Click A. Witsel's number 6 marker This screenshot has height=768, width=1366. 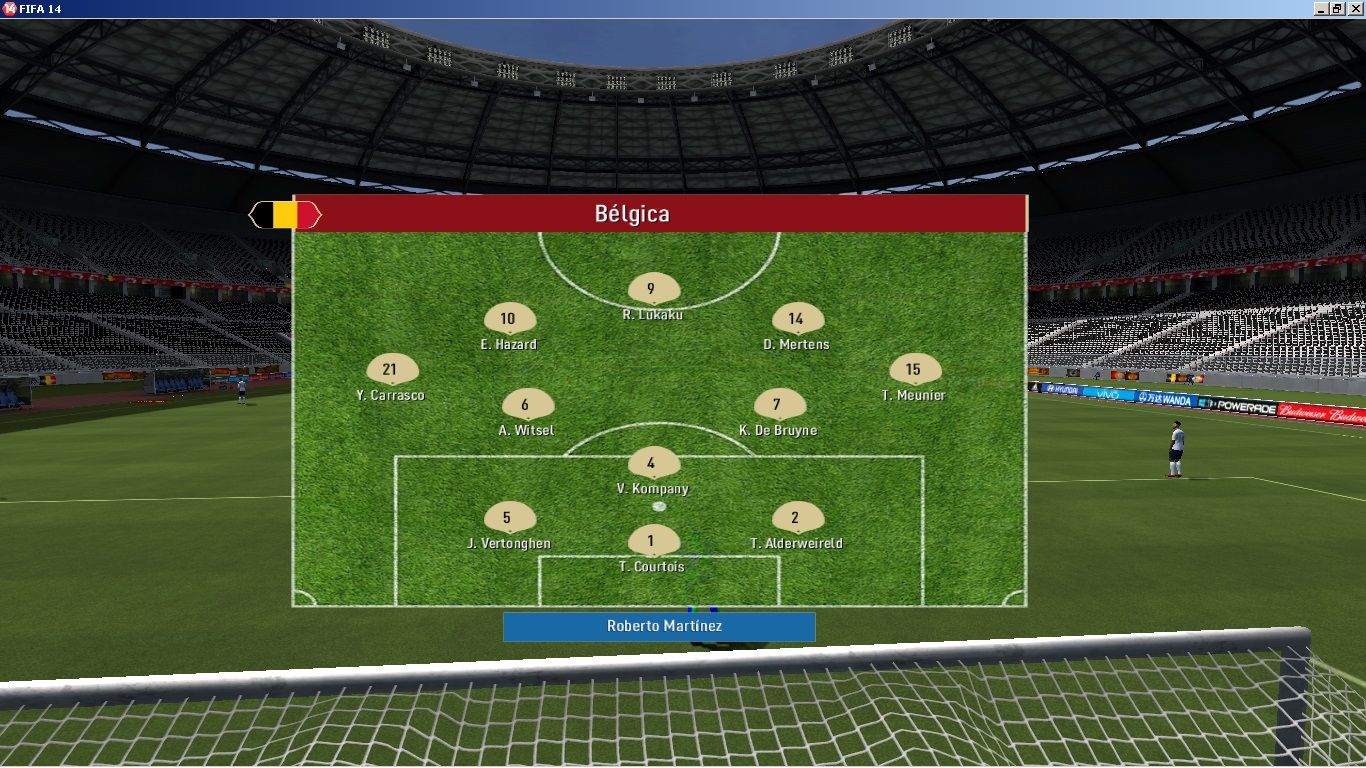point(527,406)
